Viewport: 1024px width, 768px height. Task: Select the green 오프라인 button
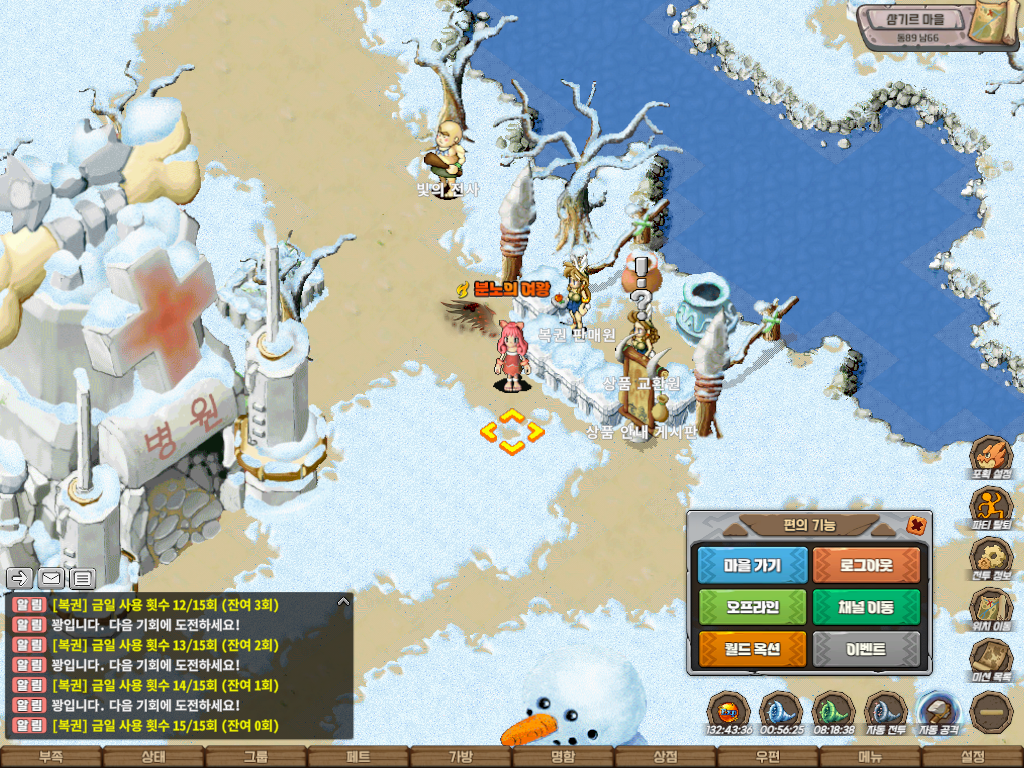tap(752, 607)
